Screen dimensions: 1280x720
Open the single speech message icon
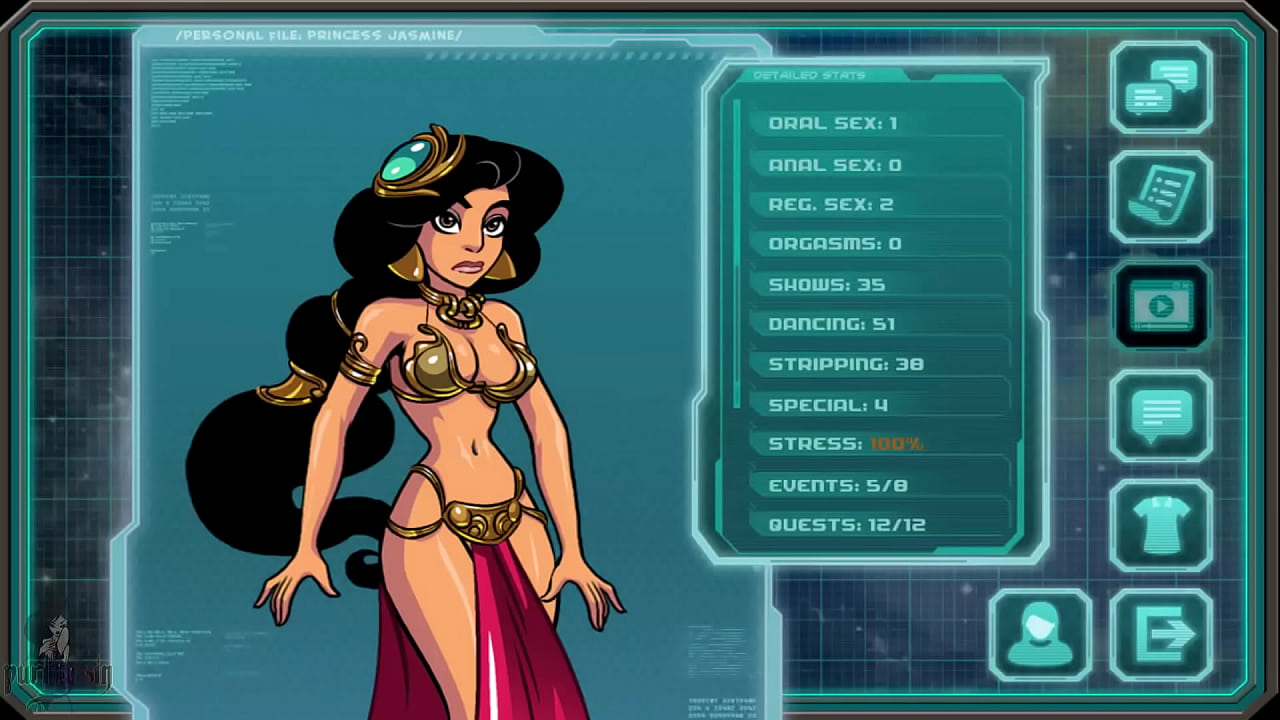point(1161,415)
